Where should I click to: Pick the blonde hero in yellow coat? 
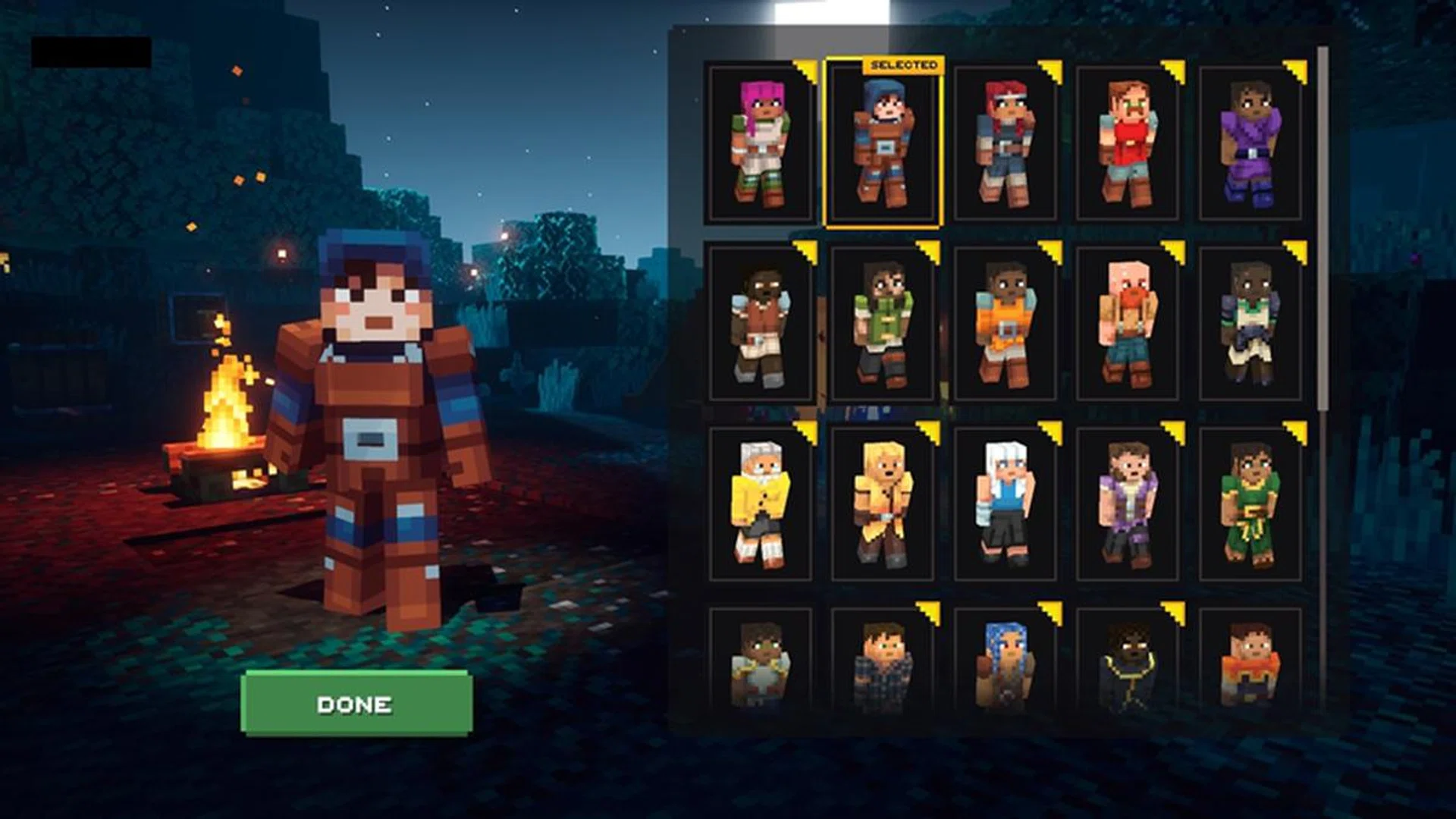[882, 504]
